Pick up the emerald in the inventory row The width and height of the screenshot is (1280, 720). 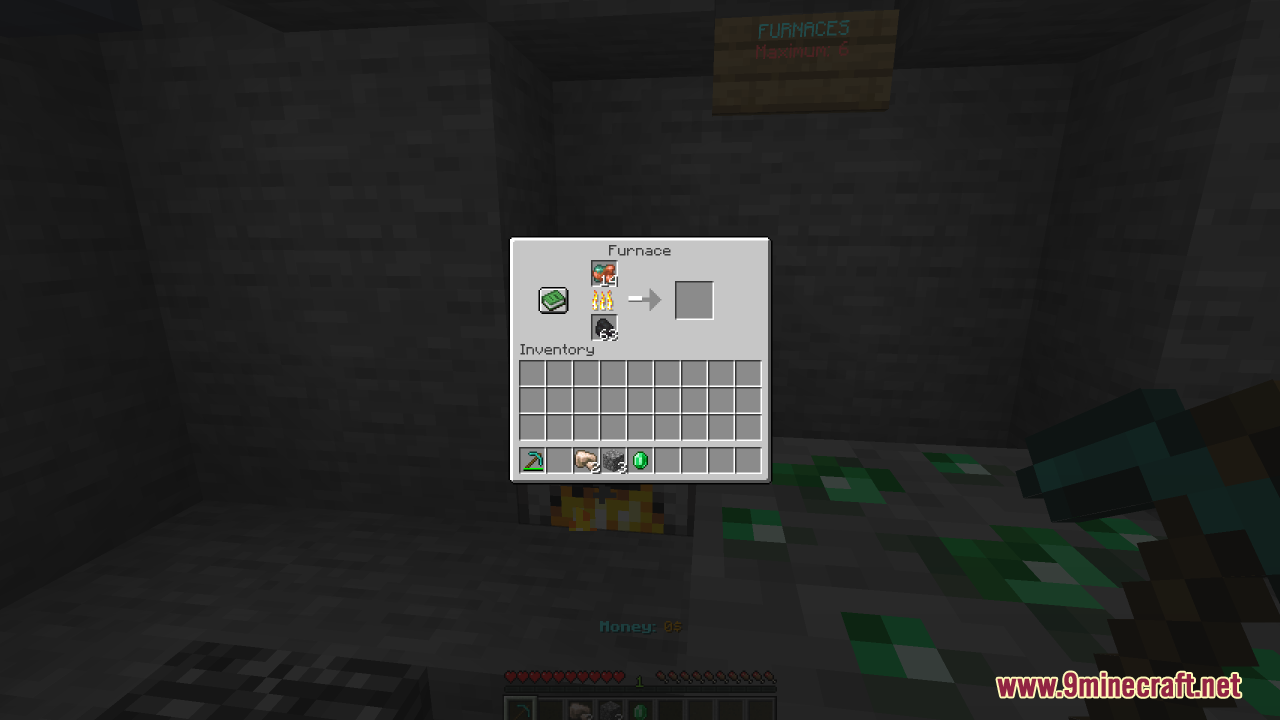[640, 460]
